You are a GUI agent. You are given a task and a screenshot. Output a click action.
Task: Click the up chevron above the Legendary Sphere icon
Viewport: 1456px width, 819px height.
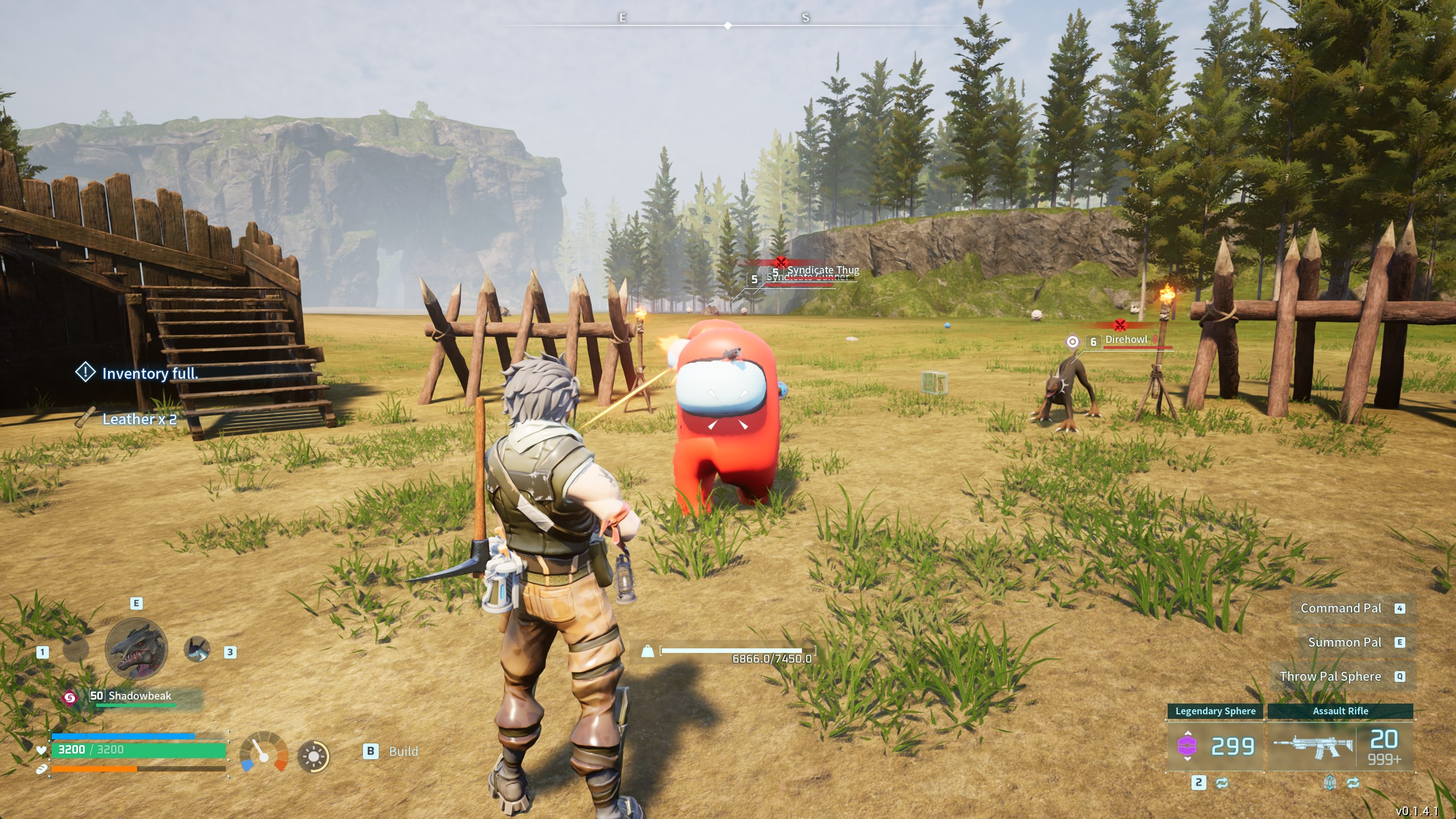point(1187,733)
